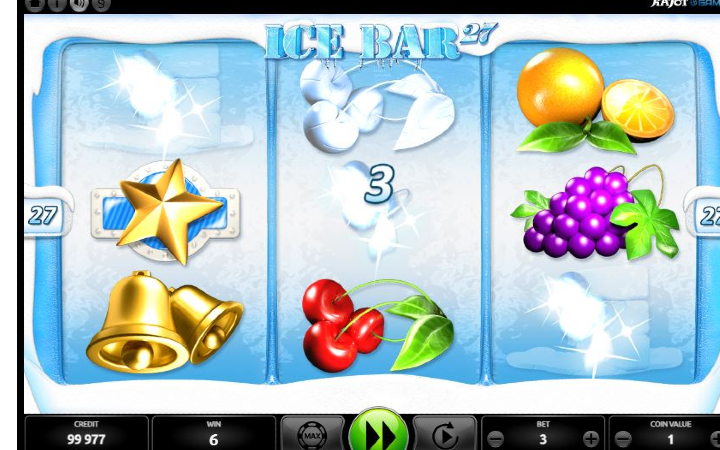Click the home icon at top

click(33, 4)
